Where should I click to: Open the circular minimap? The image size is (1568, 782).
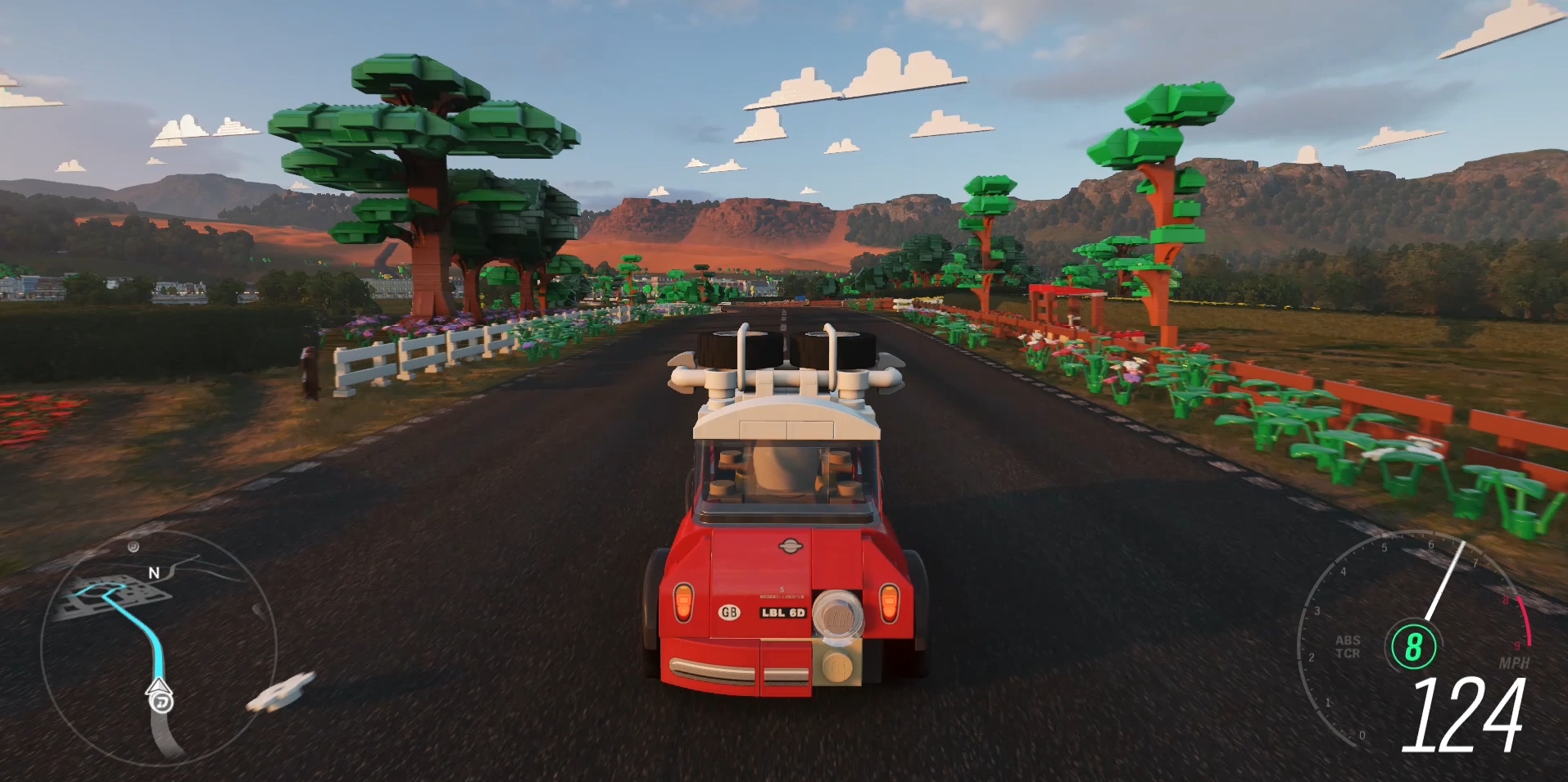[x=158, y=647]
